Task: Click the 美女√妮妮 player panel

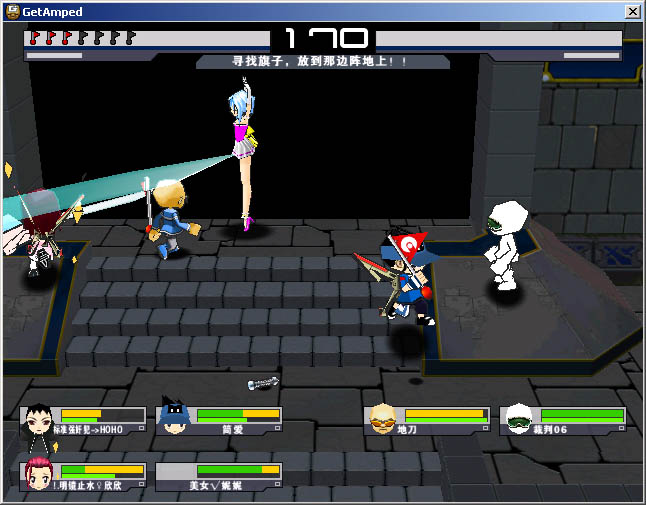Action: (x=219, y=476)
